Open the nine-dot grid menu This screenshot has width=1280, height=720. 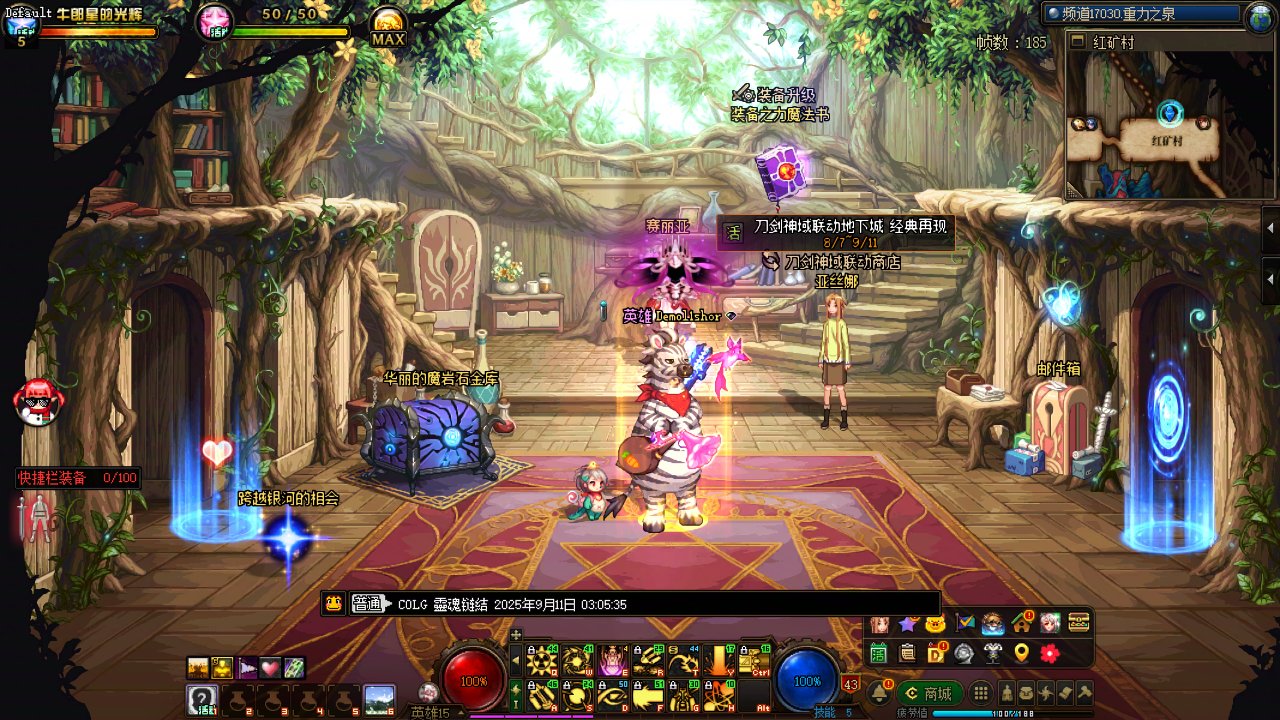tap(981, 693)
